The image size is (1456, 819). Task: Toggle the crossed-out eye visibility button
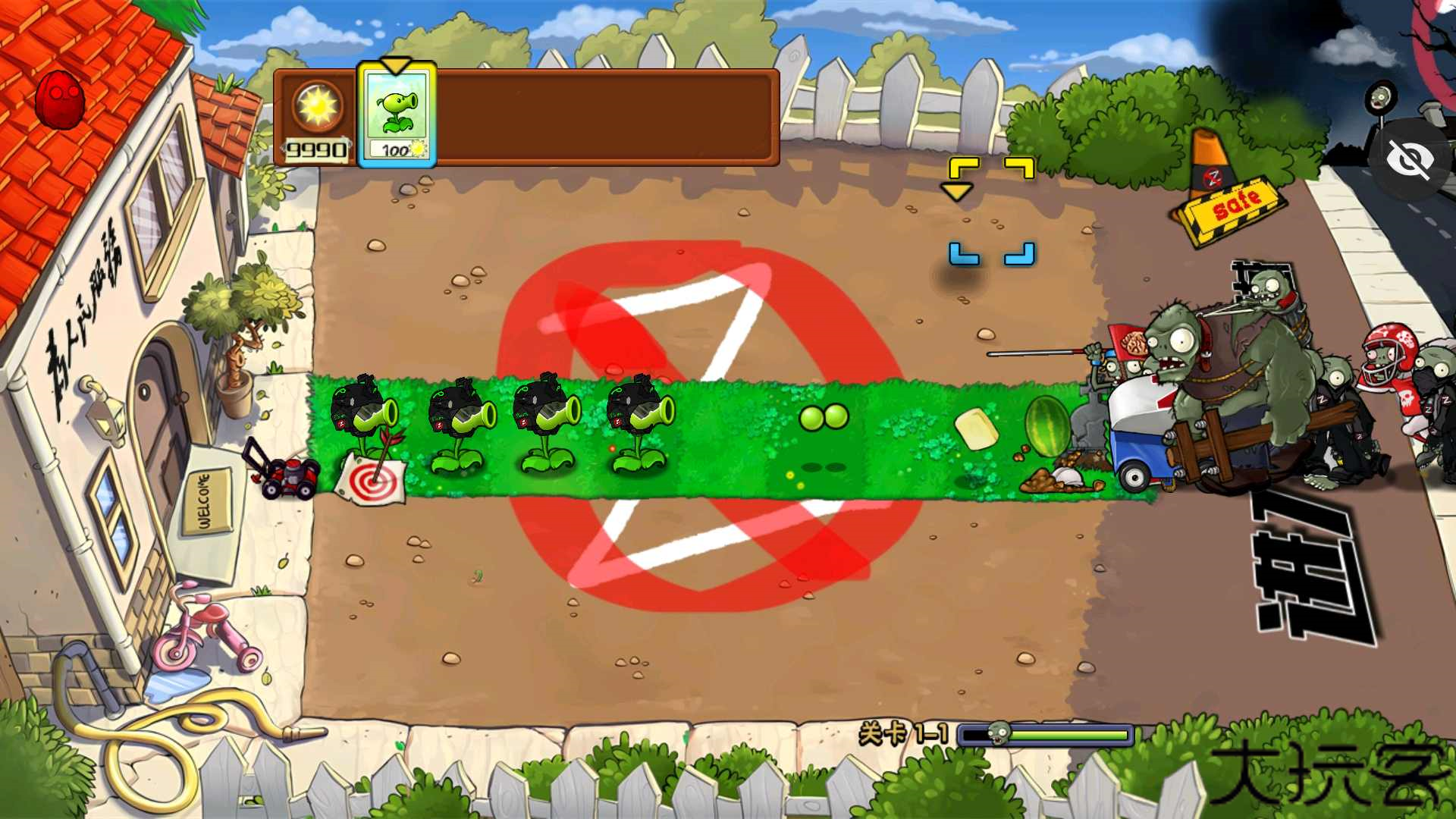1410,160
